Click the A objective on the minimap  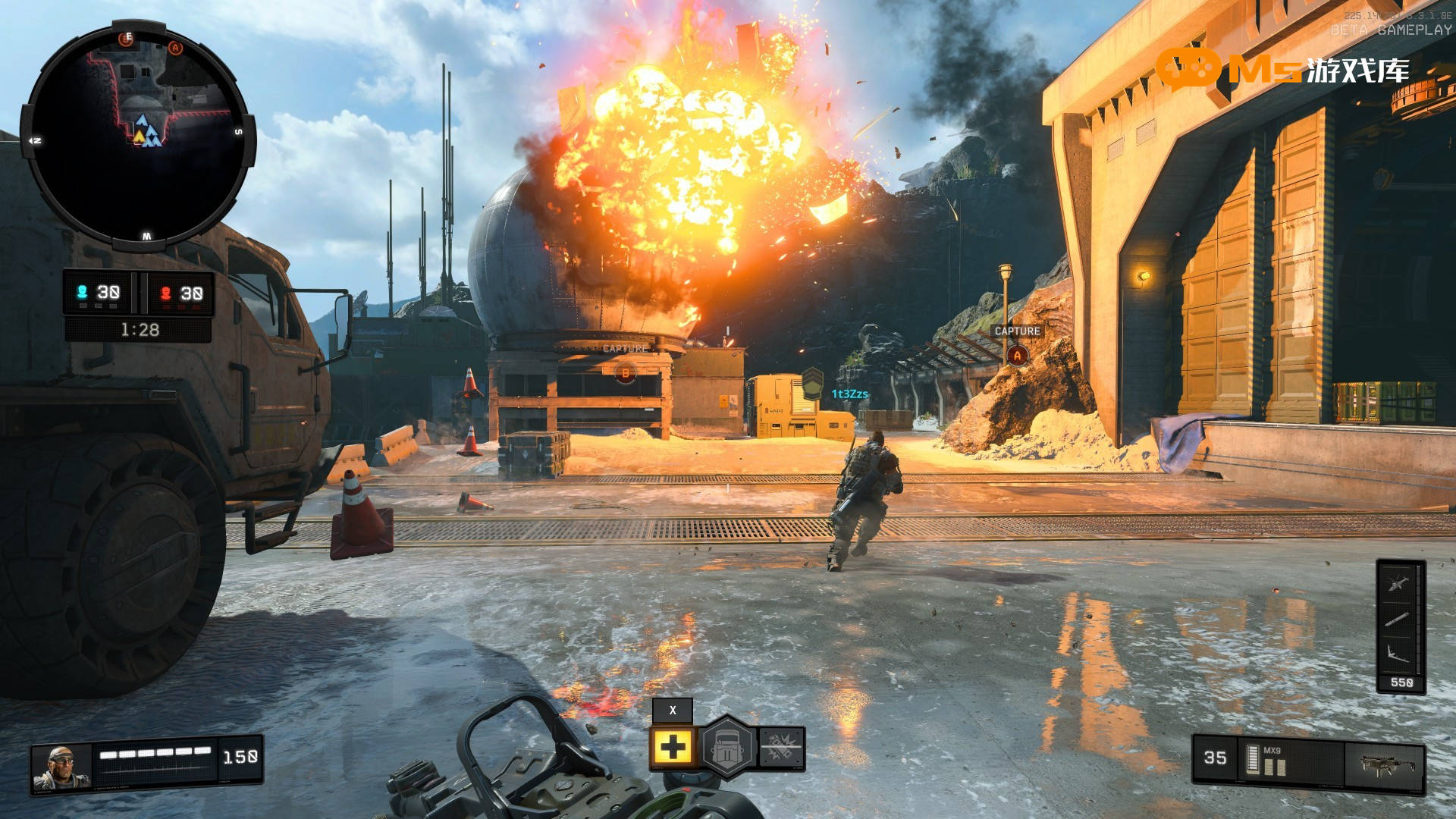pos(175,48)
